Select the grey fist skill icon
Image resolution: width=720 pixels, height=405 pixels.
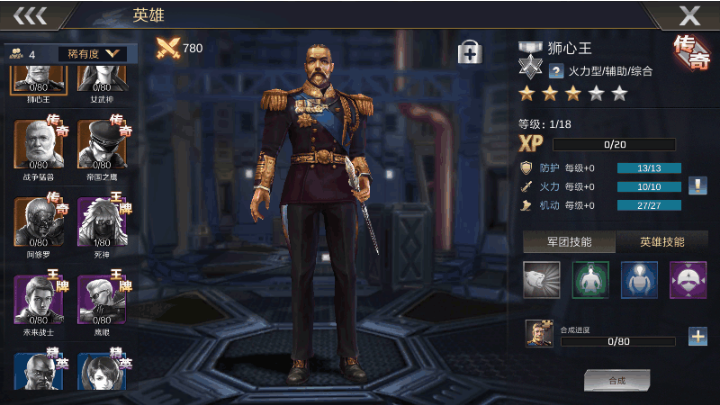(542, 280)
